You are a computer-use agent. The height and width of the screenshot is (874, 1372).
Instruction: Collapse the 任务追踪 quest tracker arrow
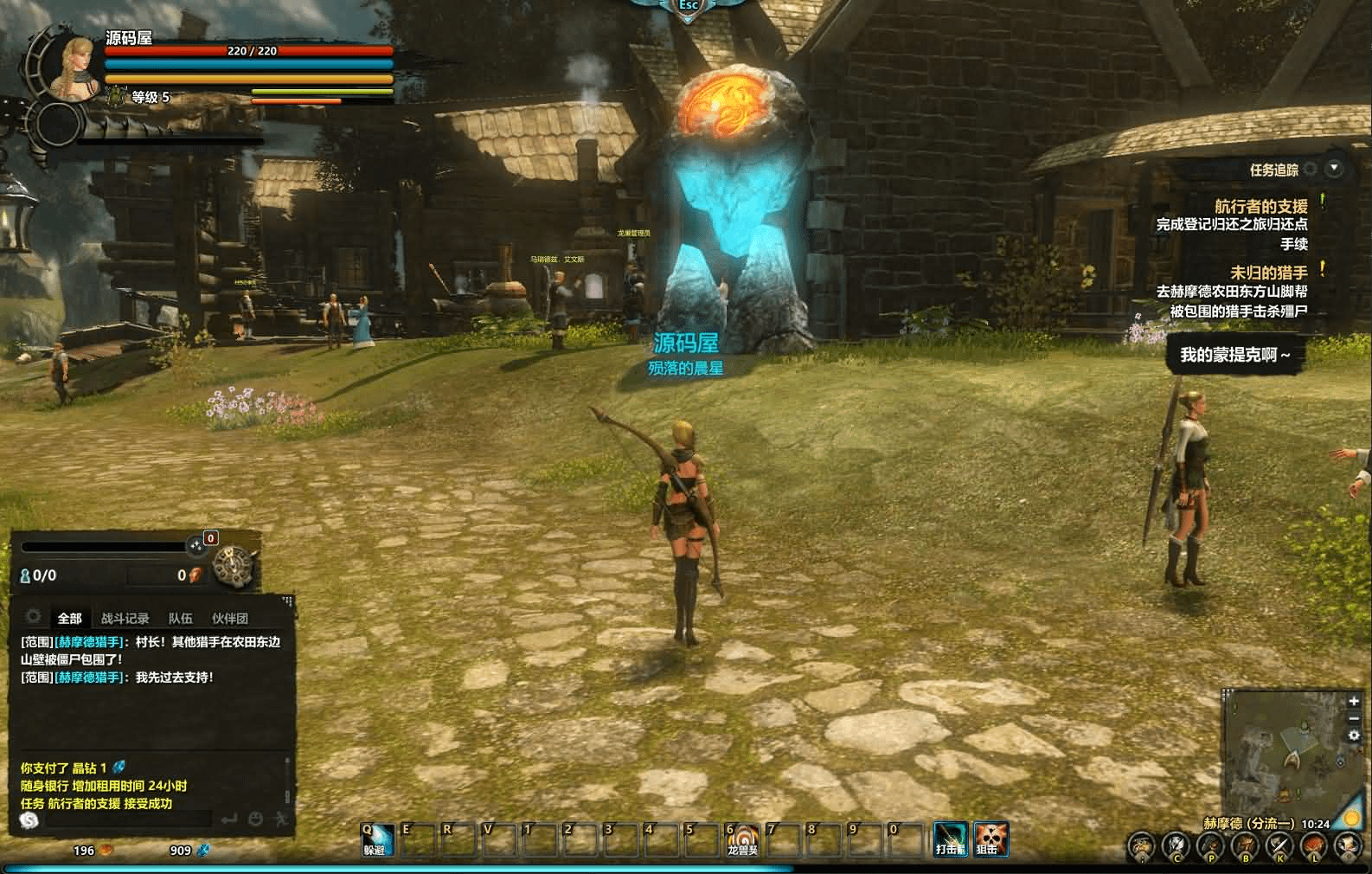tap(1335, 169)
